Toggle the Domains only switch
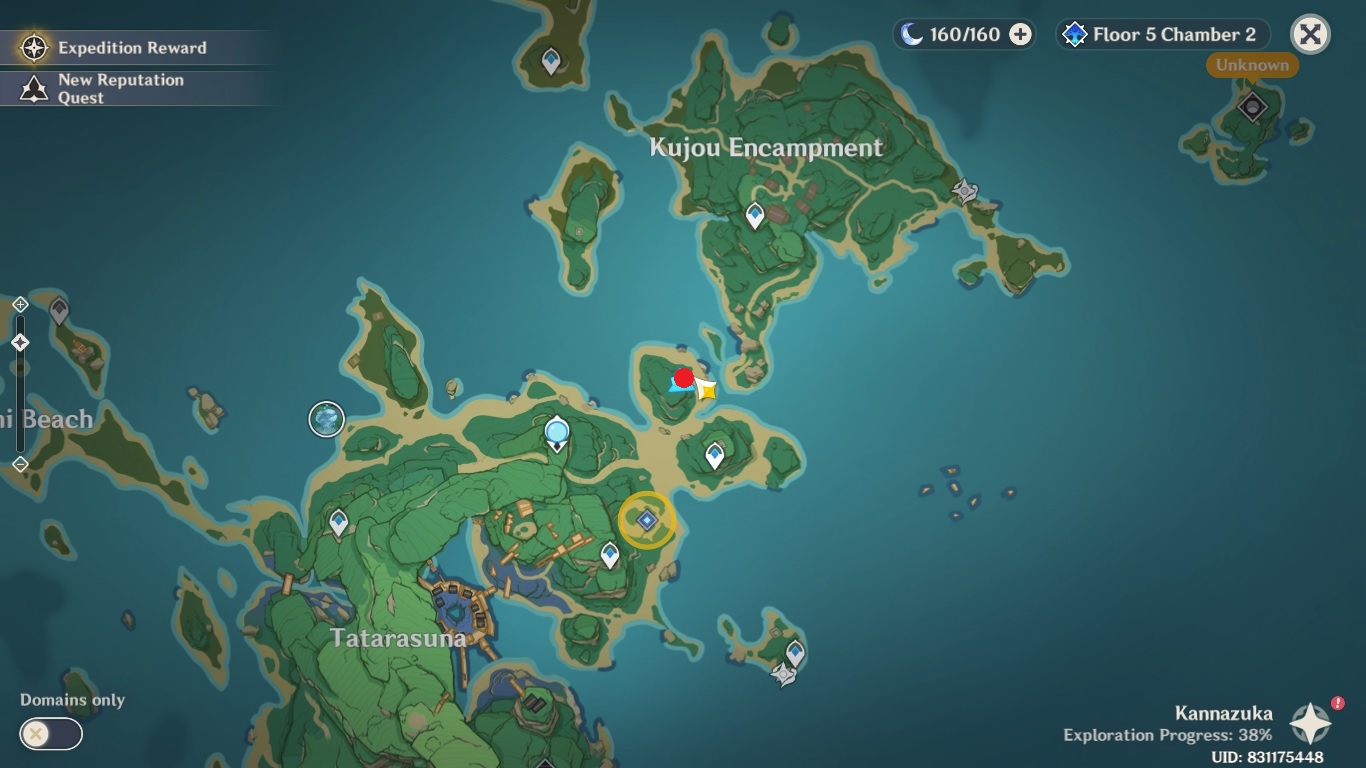The width and height of the screenshot is (1366, 768). click(49, 734)
